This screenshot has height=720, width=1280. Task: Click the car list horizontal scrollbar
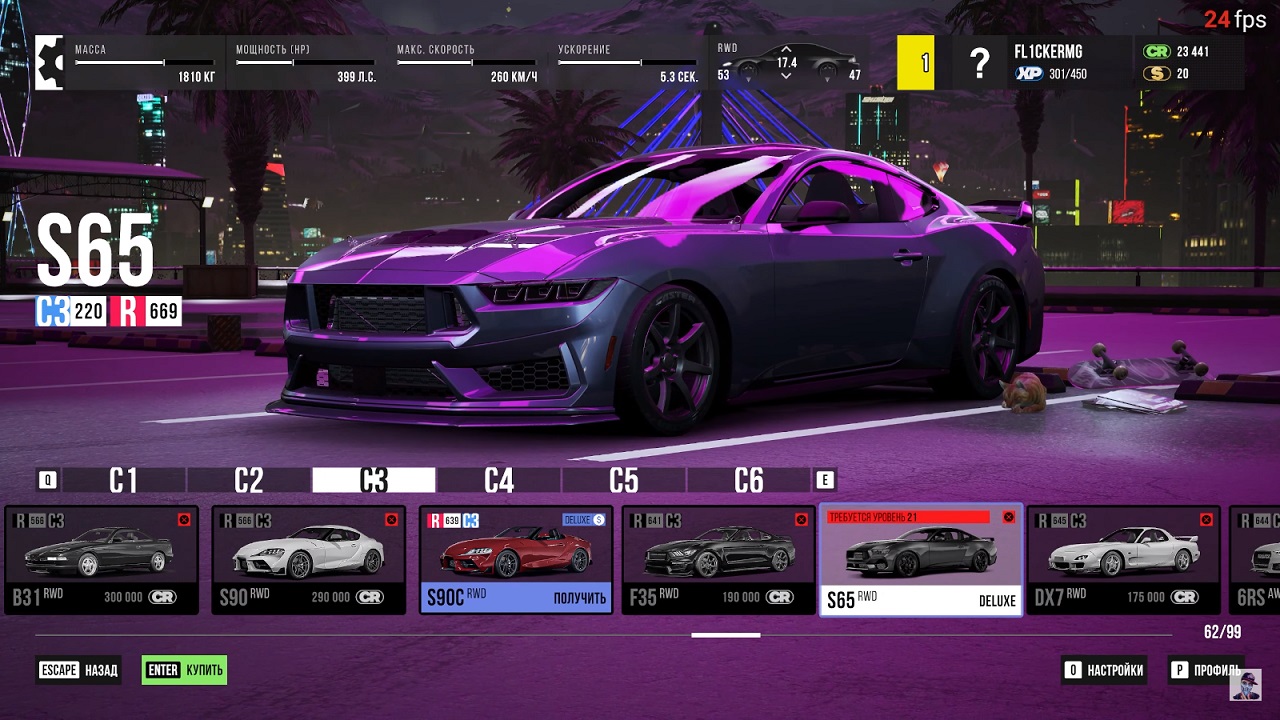726,634
